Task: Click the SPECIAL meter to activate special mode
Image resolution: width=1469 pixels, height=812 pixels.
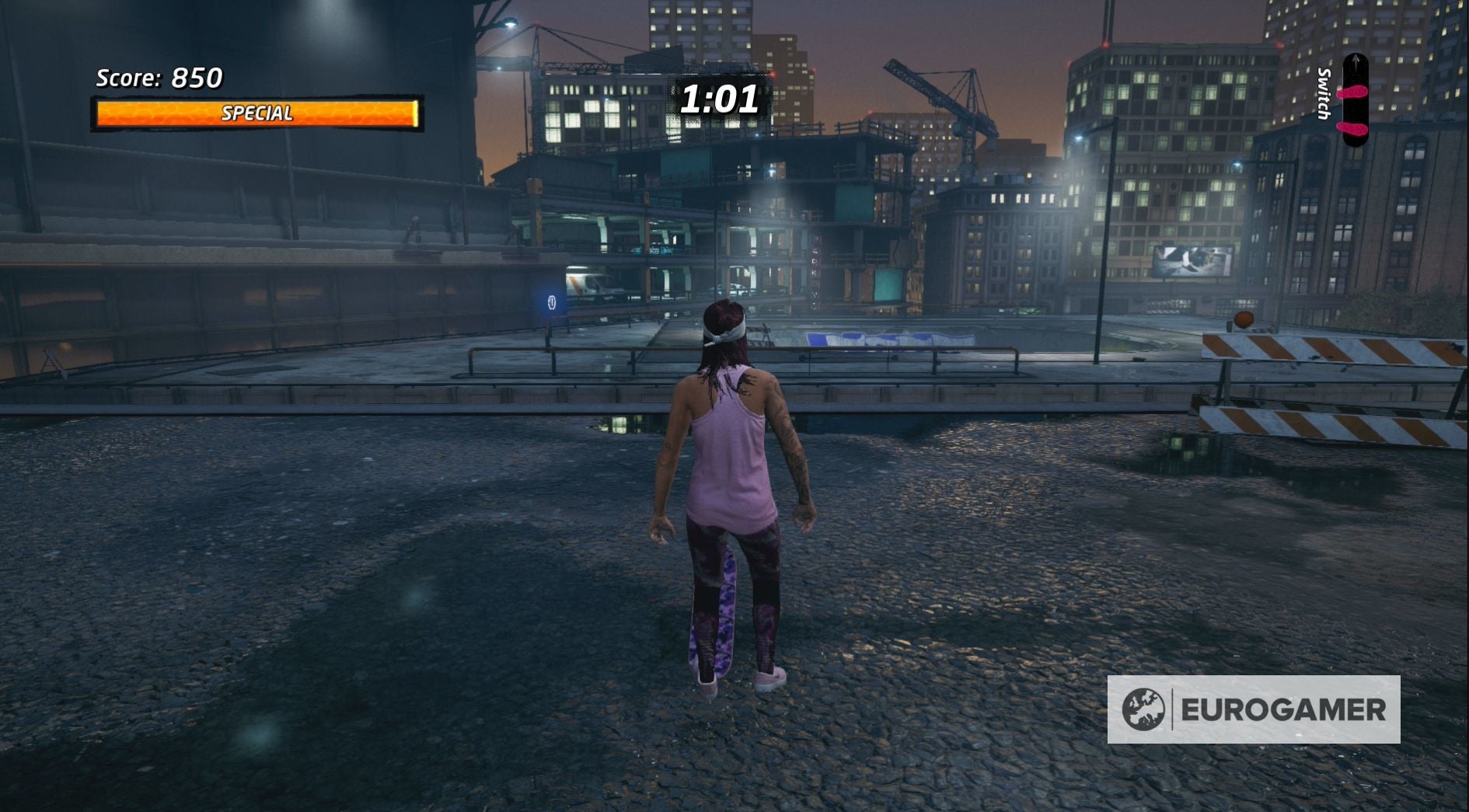Action: click(258, 112)
